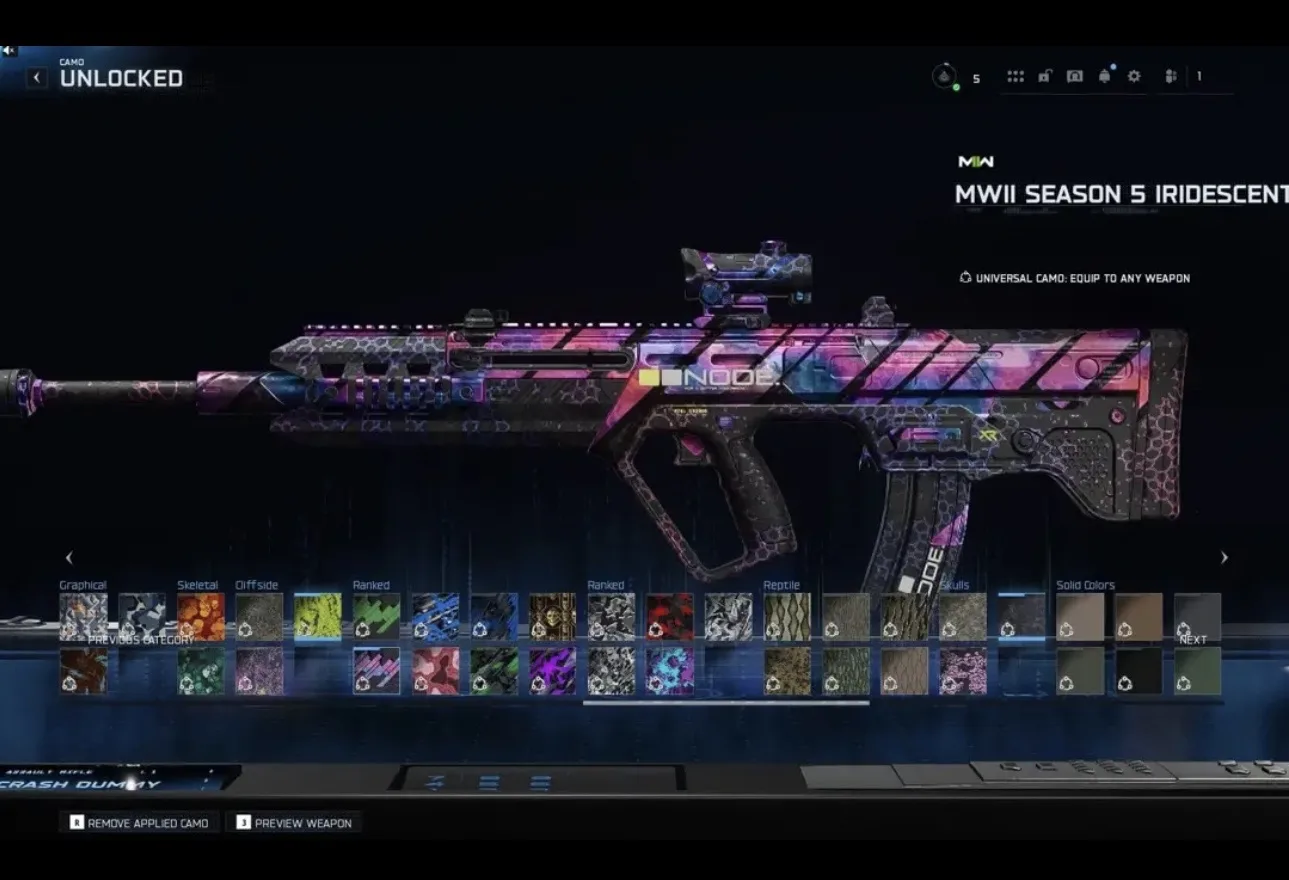Choose the yellow-green camo swatch

318,616
